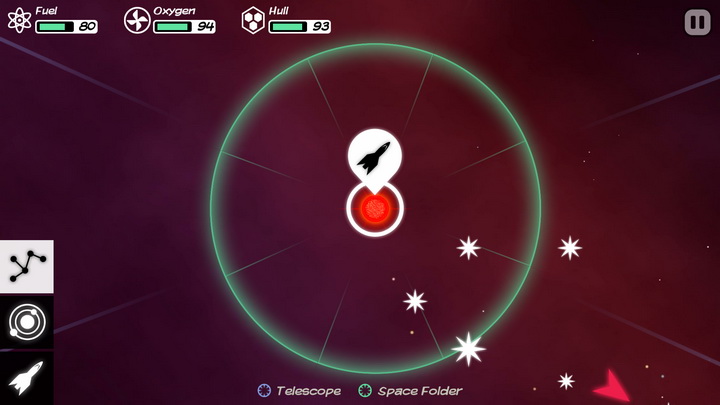Select the Space Folder legend entry

pos(411,391)
